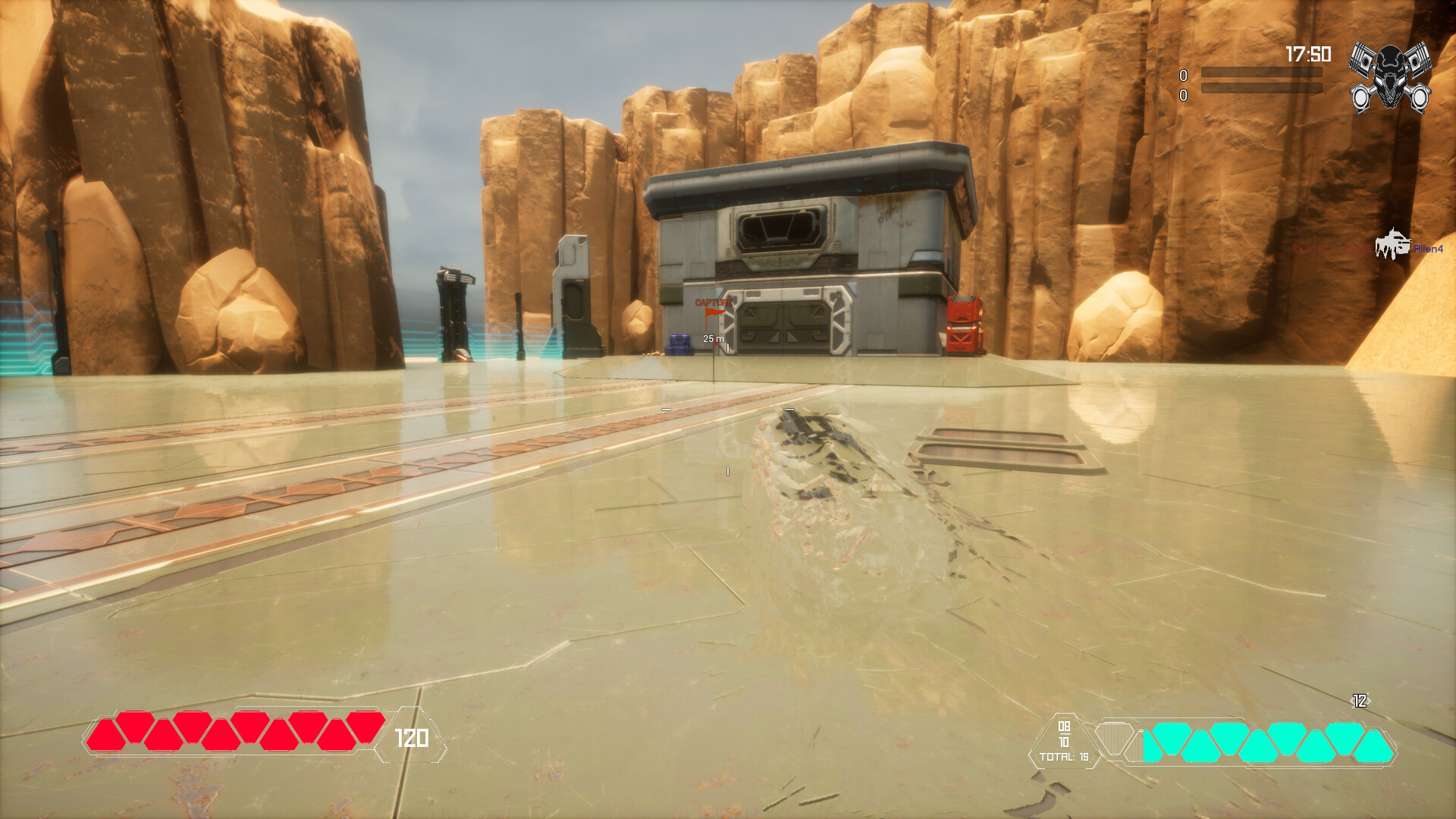Click the CAPTURE objective label
This screenshot has height=819, width=1456.
coord(713,302)
